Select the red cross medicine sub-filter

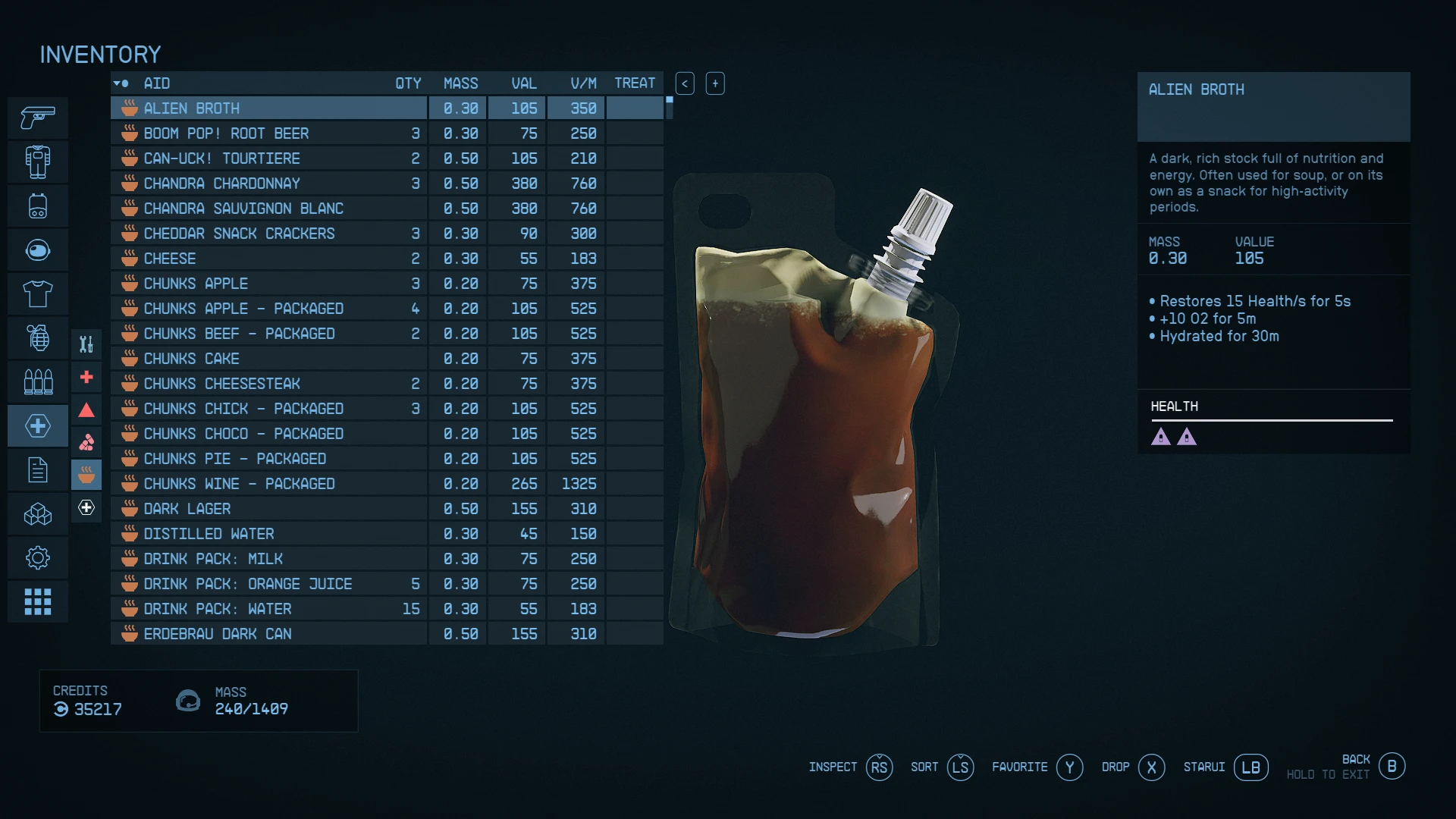click(86, 377)
